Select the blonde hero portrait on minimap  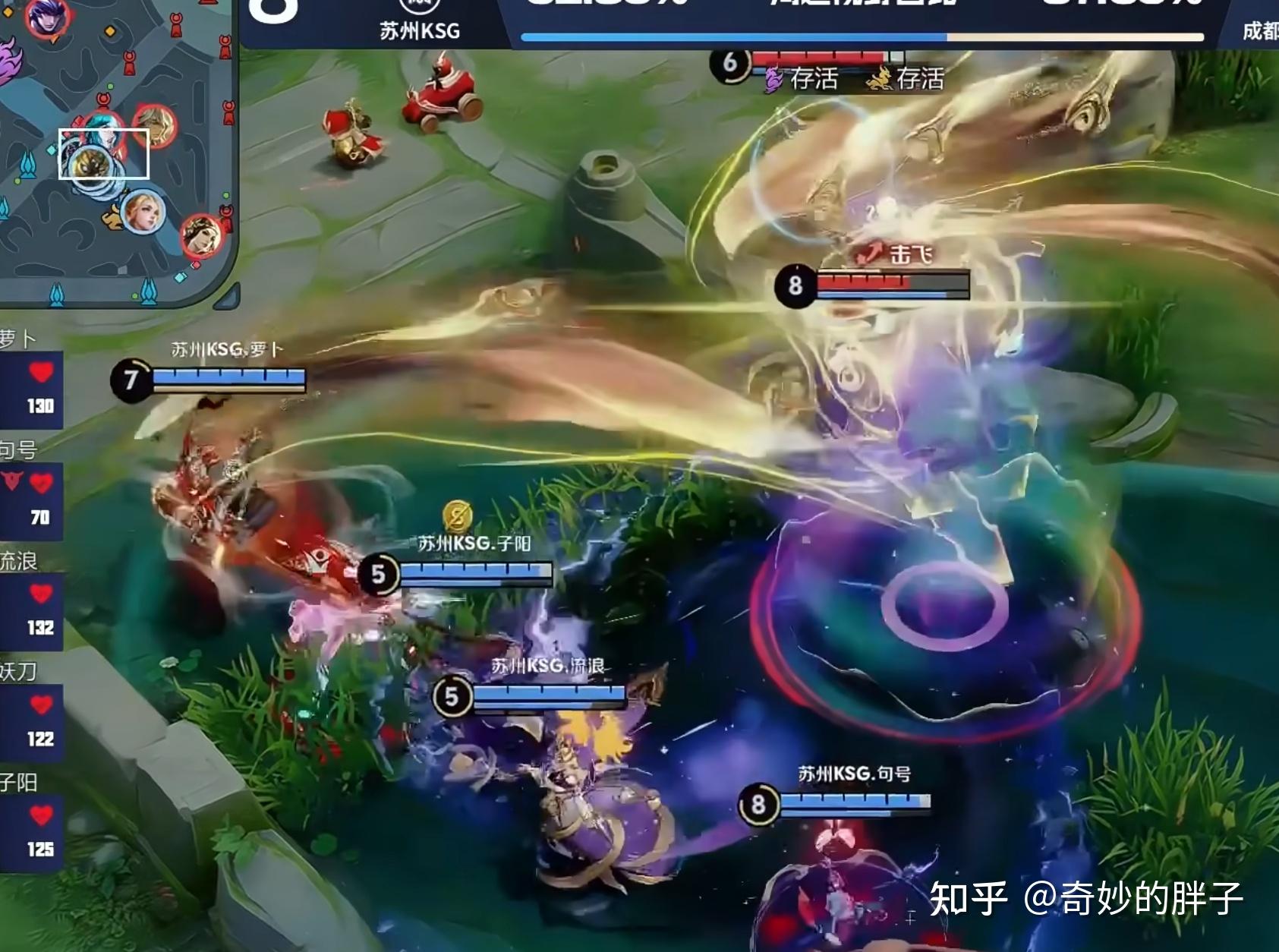click(142, 212)
